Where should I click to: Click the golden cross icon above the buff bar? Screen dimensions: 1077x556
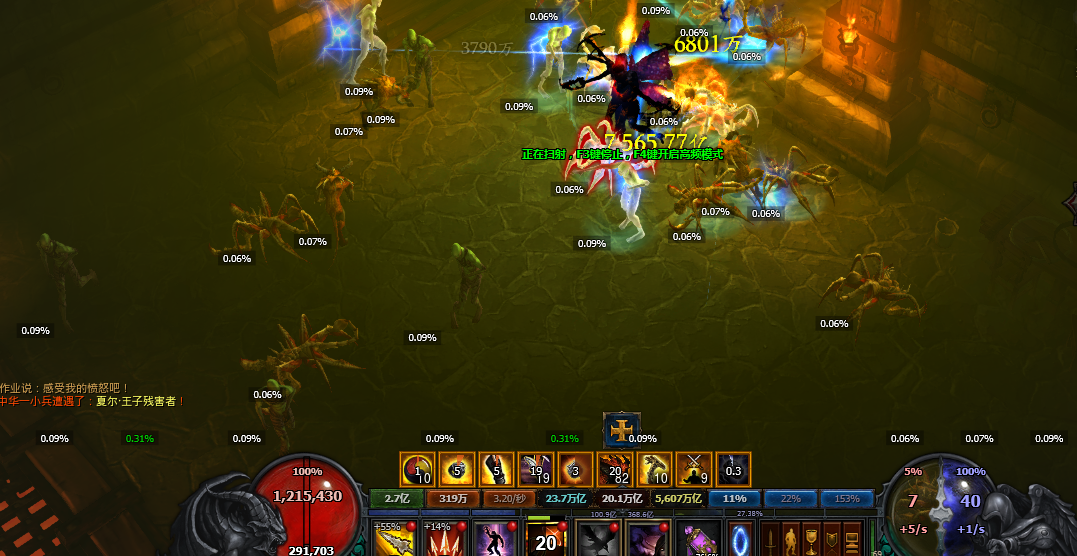point(622,431)
